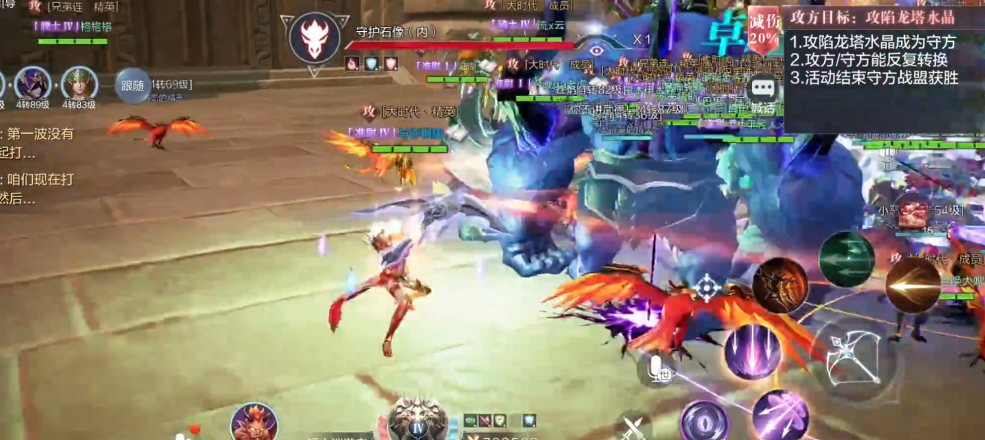Click the 跟随 follow button
Image resolution: width=985 pixels, height=440 pixels.
point(132,85)
